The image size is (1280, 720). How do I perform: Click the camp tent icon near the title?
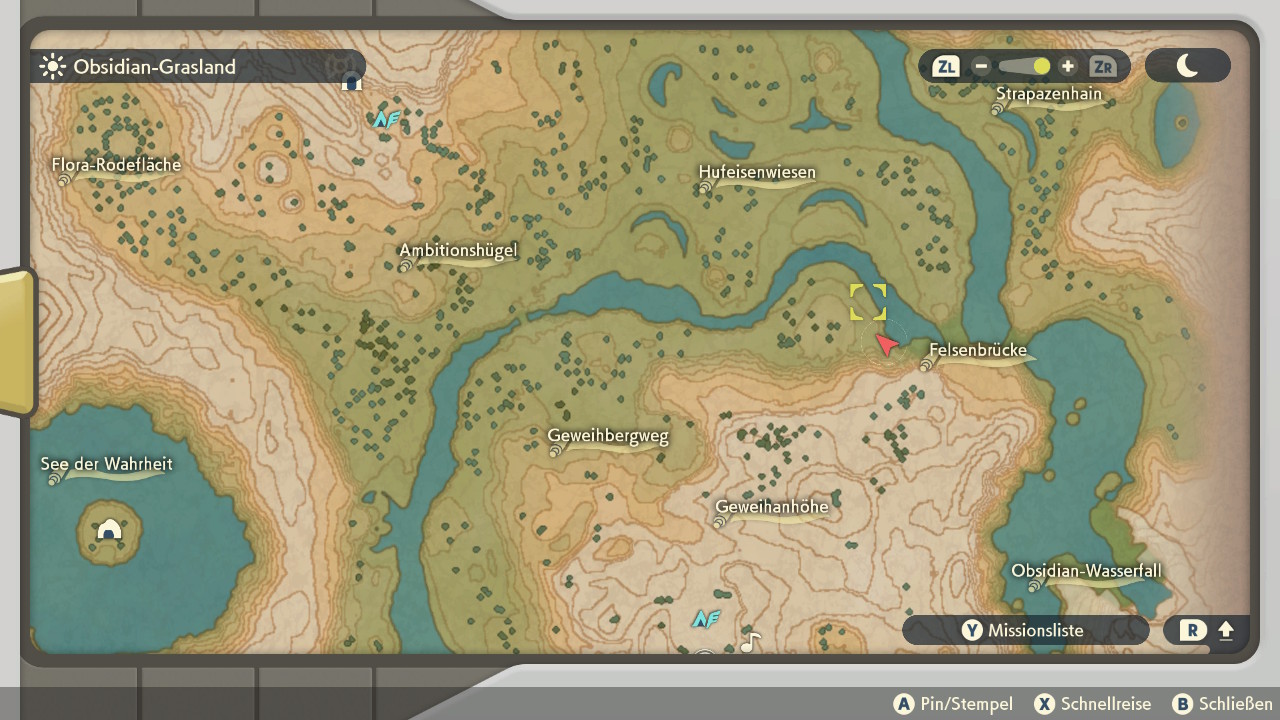click(x=351, y=82)
